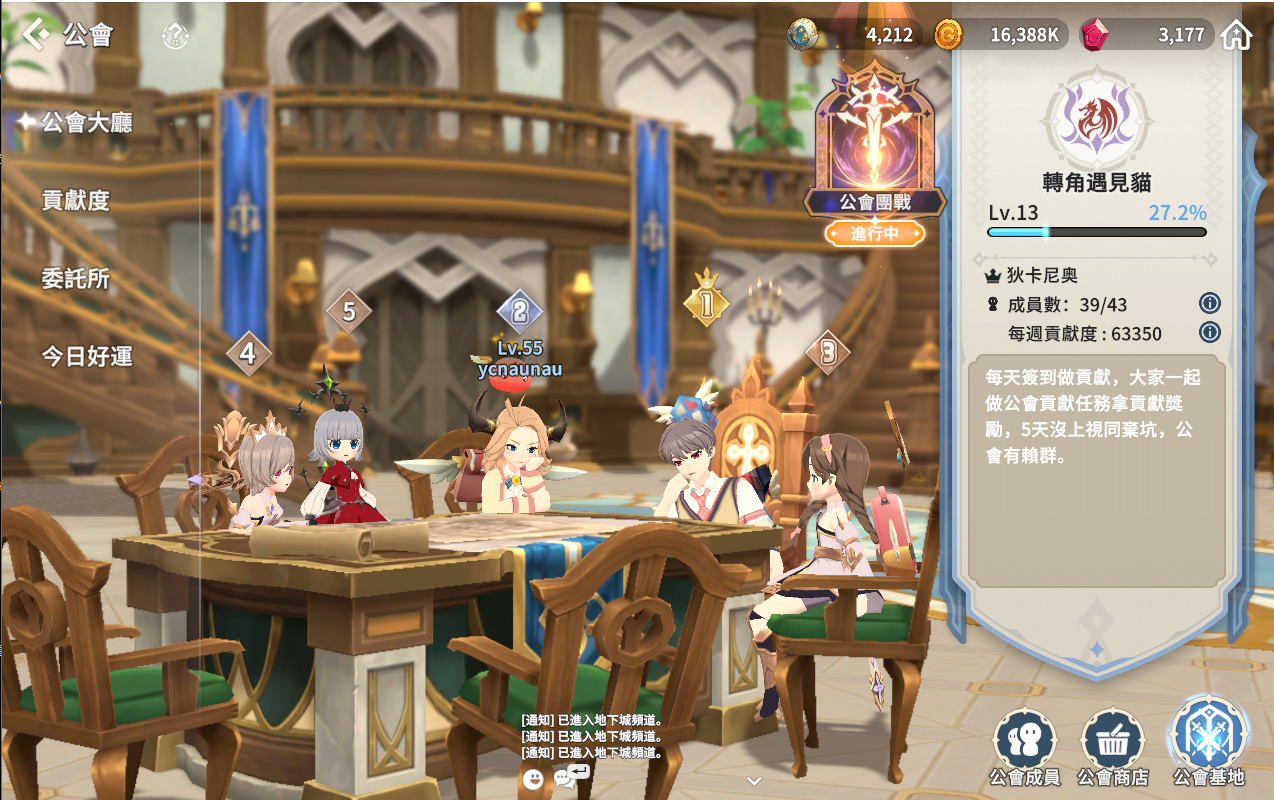Viewport: 1274px width, 800px height.
Task: Open the emoji smiley button
Action: coord(533,778)
